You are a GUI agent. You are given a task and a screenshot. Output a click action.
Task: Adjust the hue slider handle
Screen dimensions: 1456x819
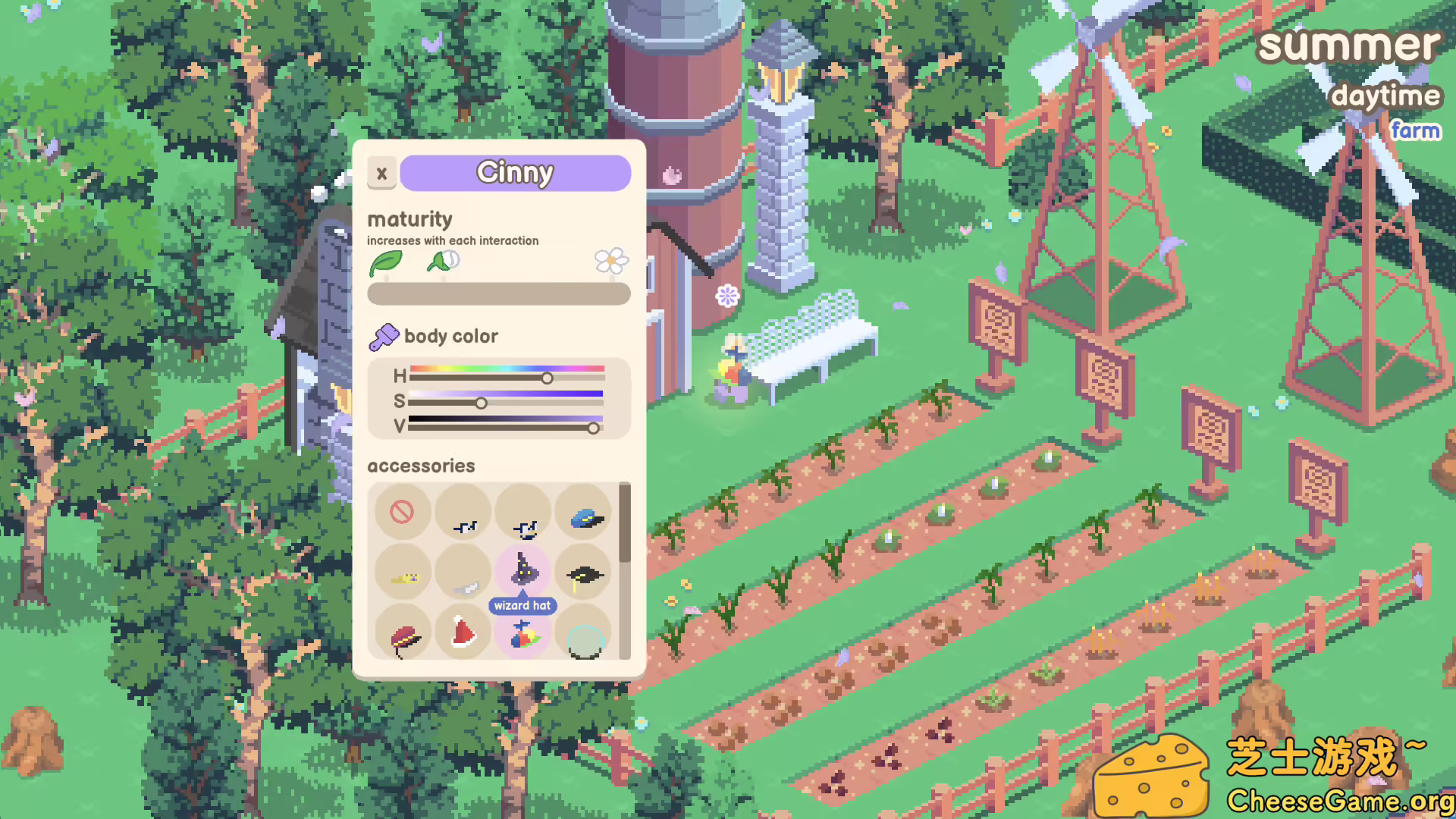pyautogui.click(x=548, y=377)
